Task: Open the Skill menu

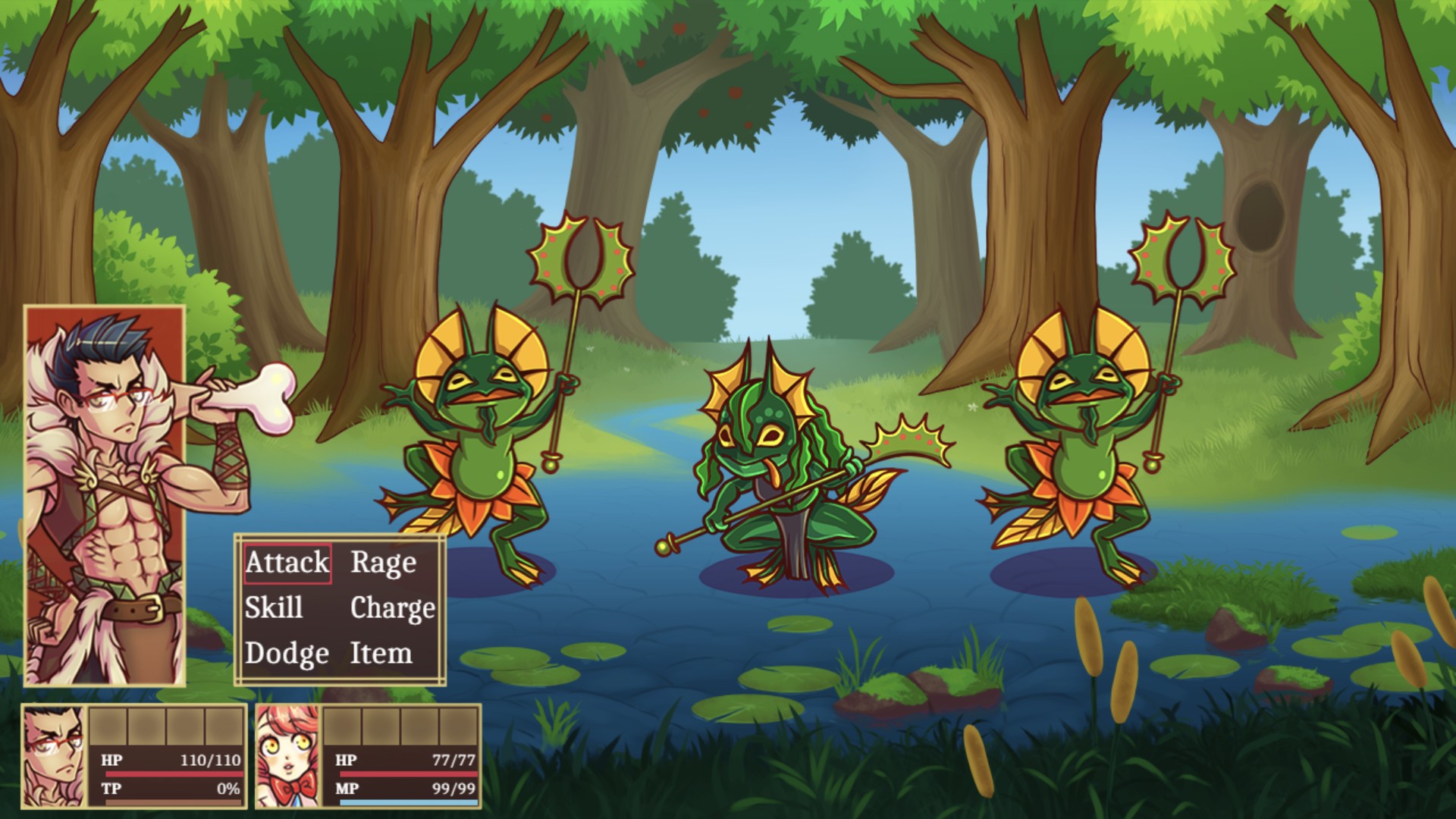Action: click(274, 608)
